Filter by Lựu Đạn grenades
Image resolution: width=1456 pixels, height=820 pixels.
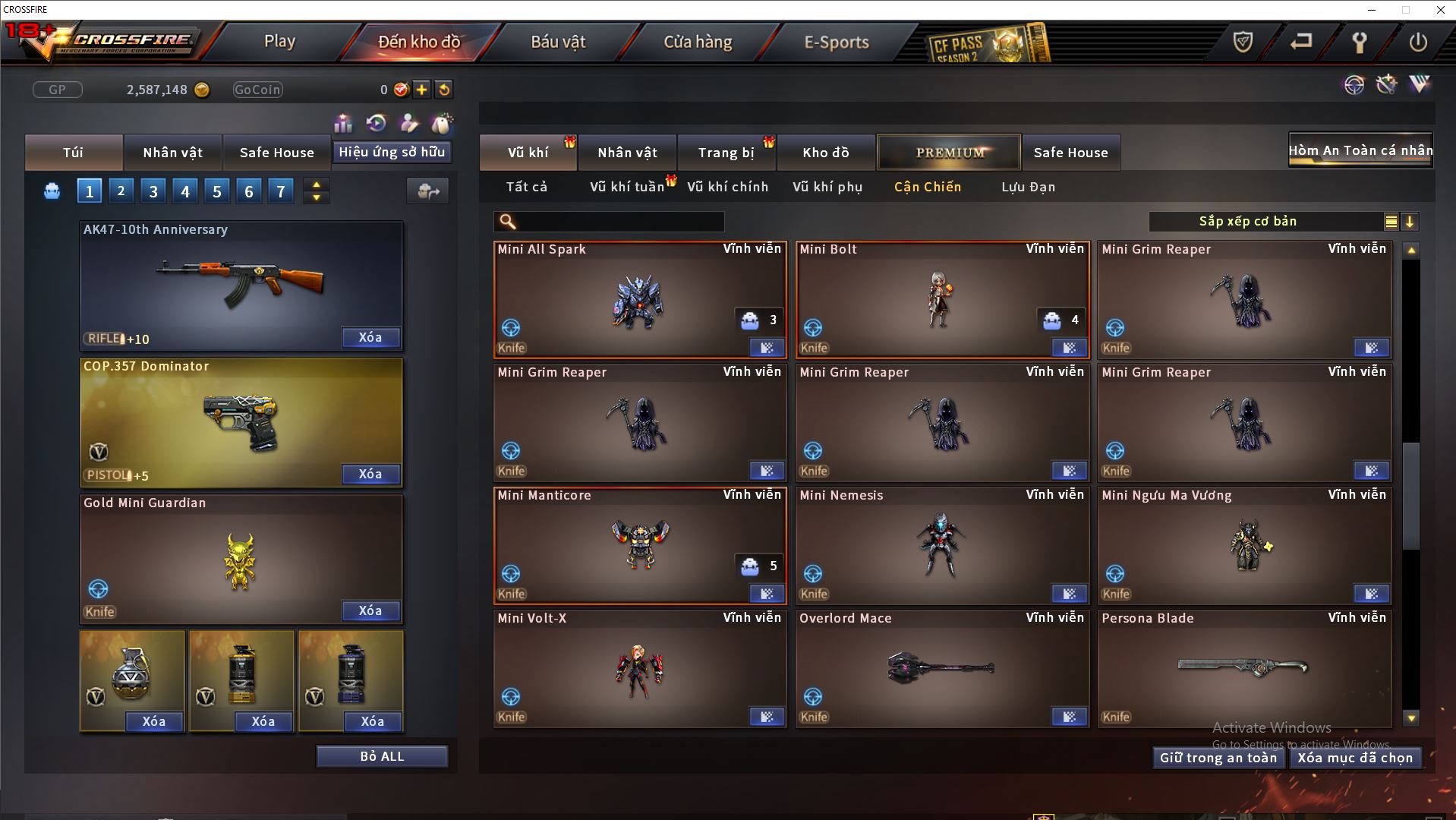[1028, 187]
